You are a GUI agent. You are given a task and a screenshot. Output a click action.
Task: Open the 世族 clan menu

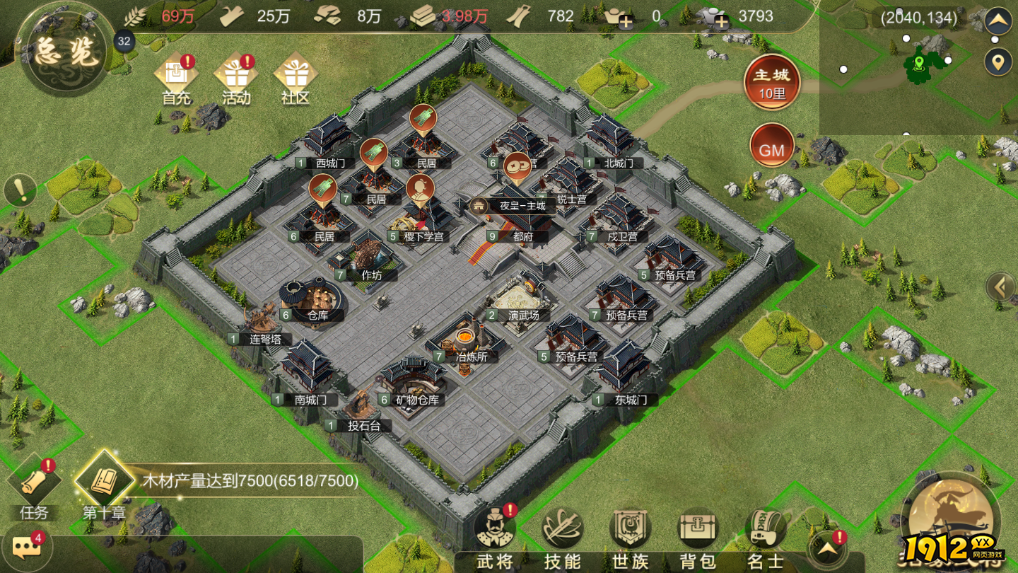tap(630, 535)
